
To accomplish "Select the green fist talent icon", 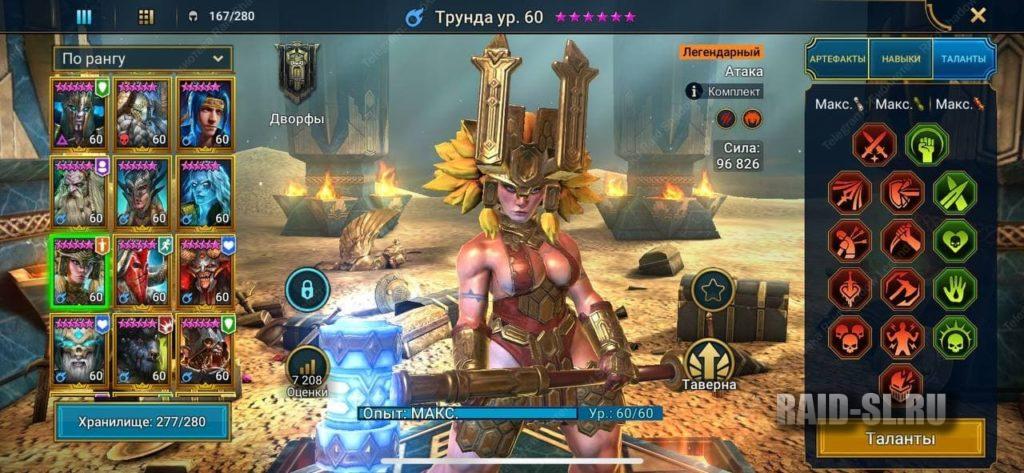I will click(x=926, y=143).
